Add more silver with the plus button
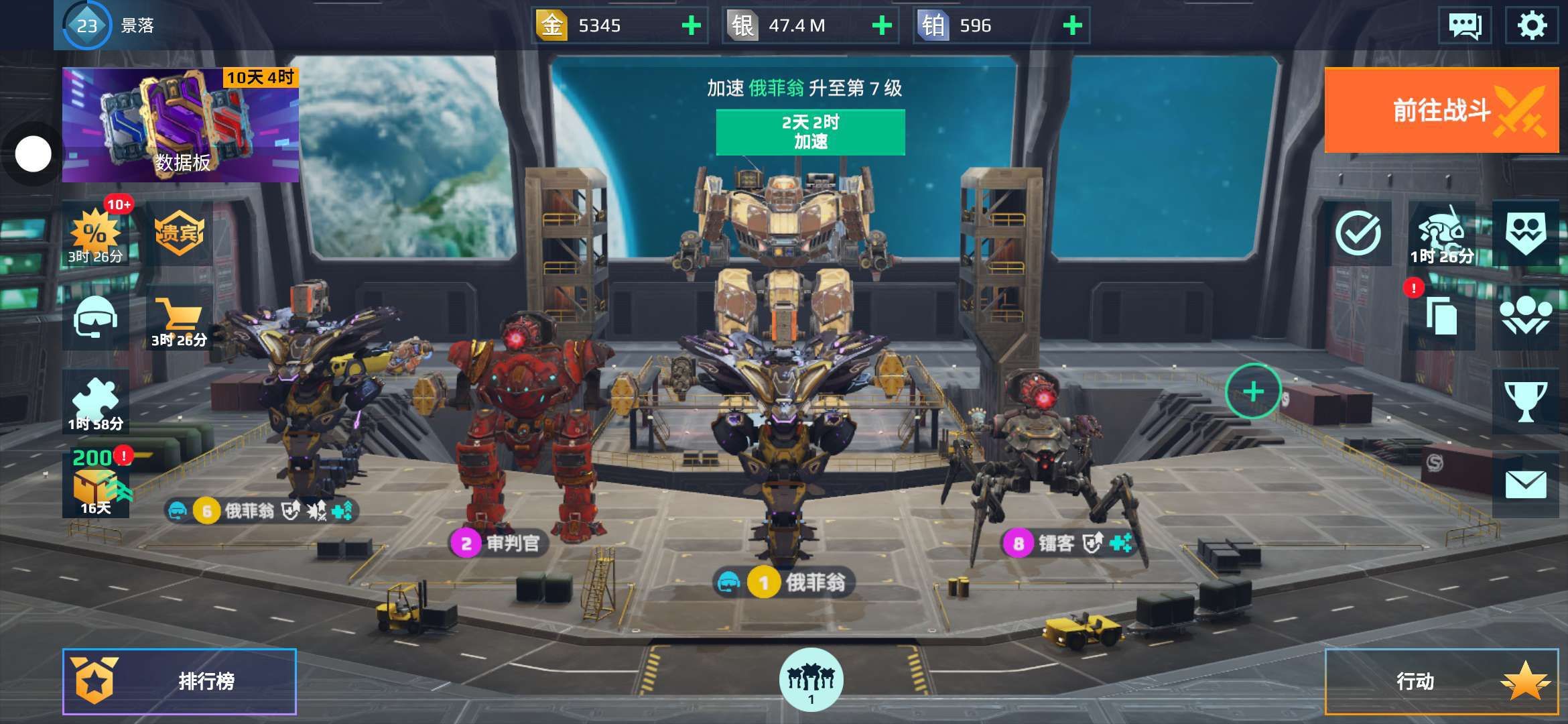Image resolution: width=1568 pixels, height=724 pixels. [882, 25]
